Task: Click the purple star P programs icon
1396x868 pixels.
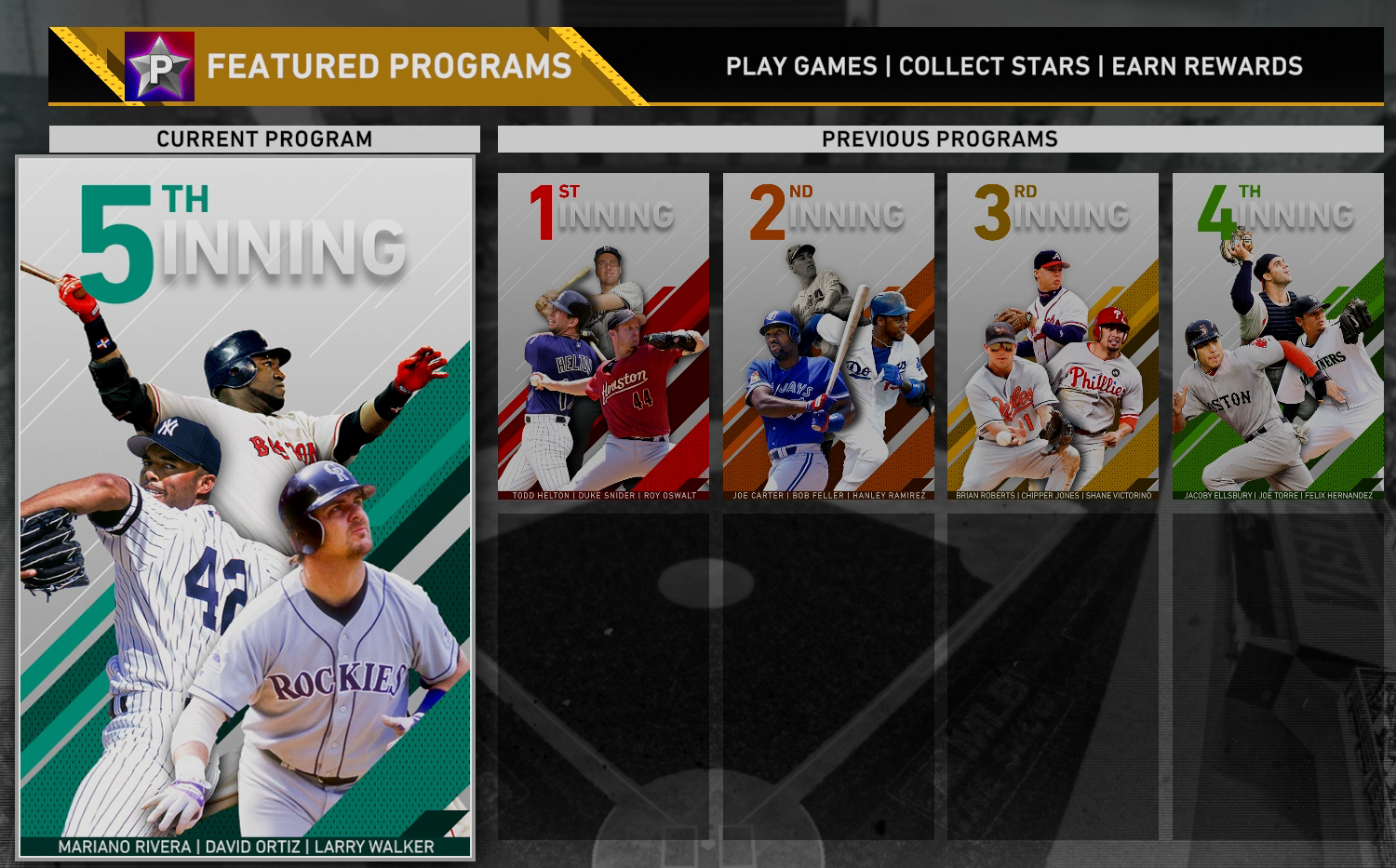Action: tap(159, 66)
